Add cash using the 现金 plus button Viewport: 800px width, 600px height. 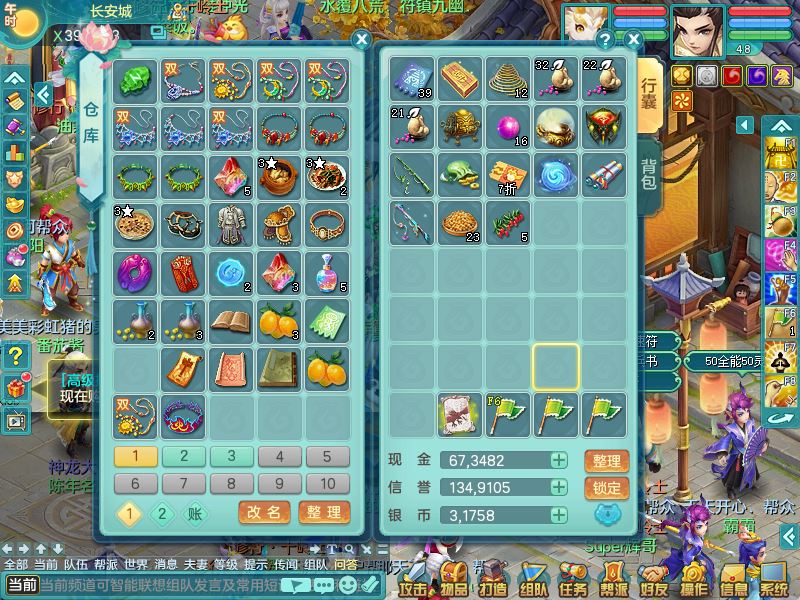coord(559,460)
